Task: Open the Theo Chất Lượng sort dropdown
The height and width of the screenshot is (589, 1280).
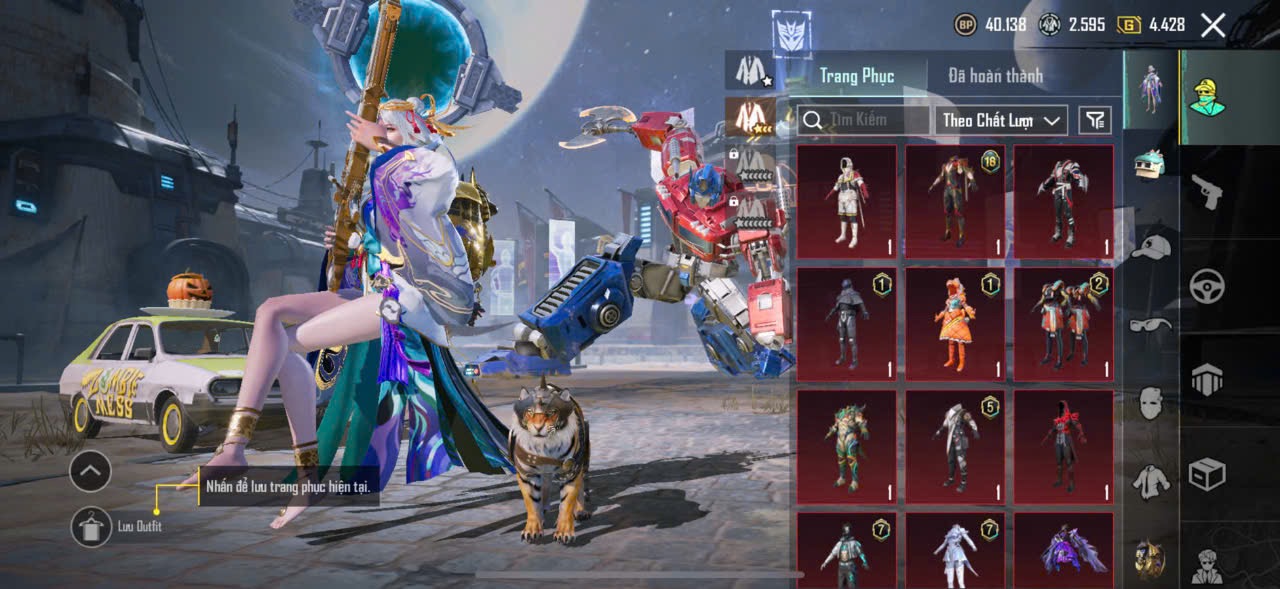Action: point(1002,120)
